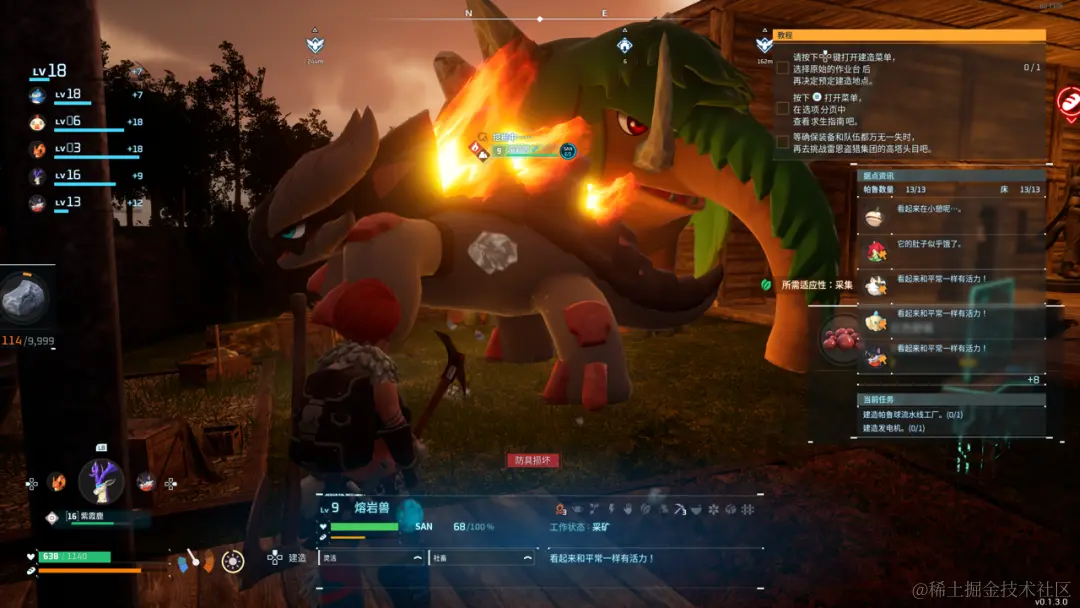Click the ore stone item slot

(x=23, y=297)
